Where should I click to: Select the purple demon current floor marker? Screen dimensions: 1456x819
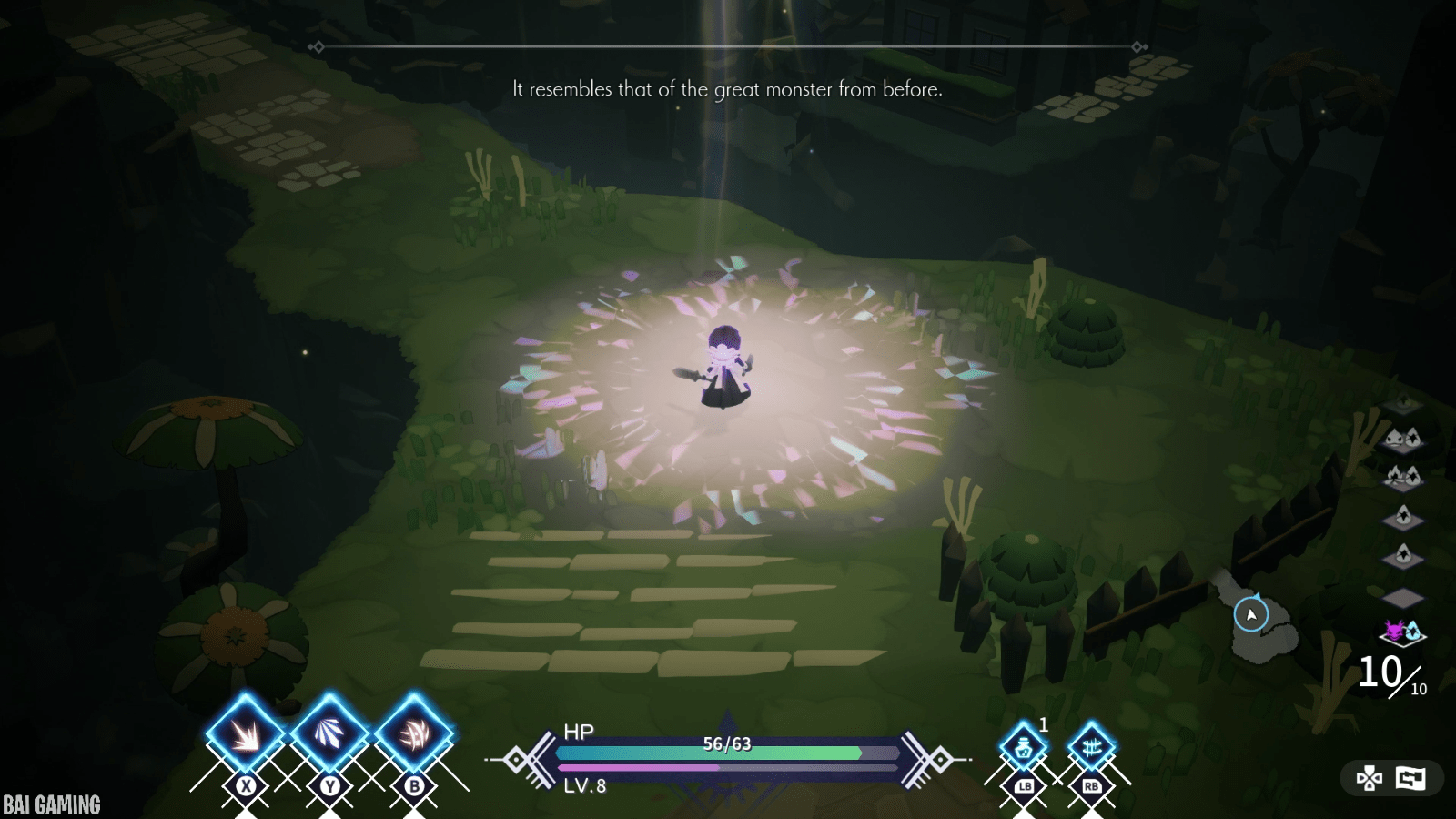[1402, 631]
